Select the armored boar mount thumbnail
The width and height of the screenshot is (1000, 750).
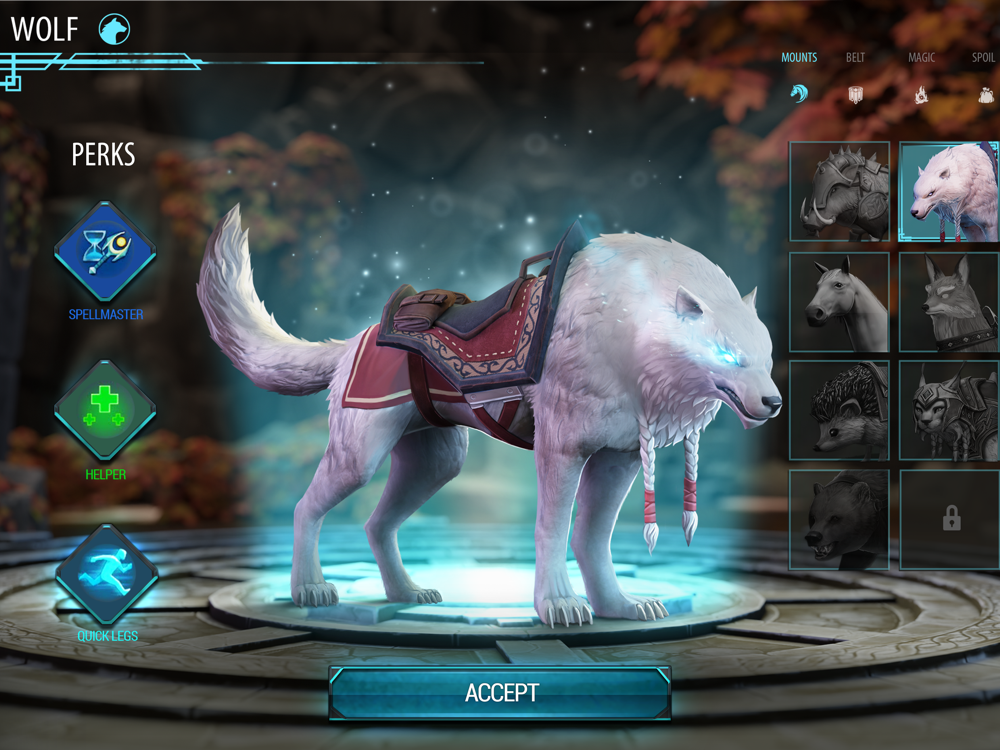click(x=839, y=192)
